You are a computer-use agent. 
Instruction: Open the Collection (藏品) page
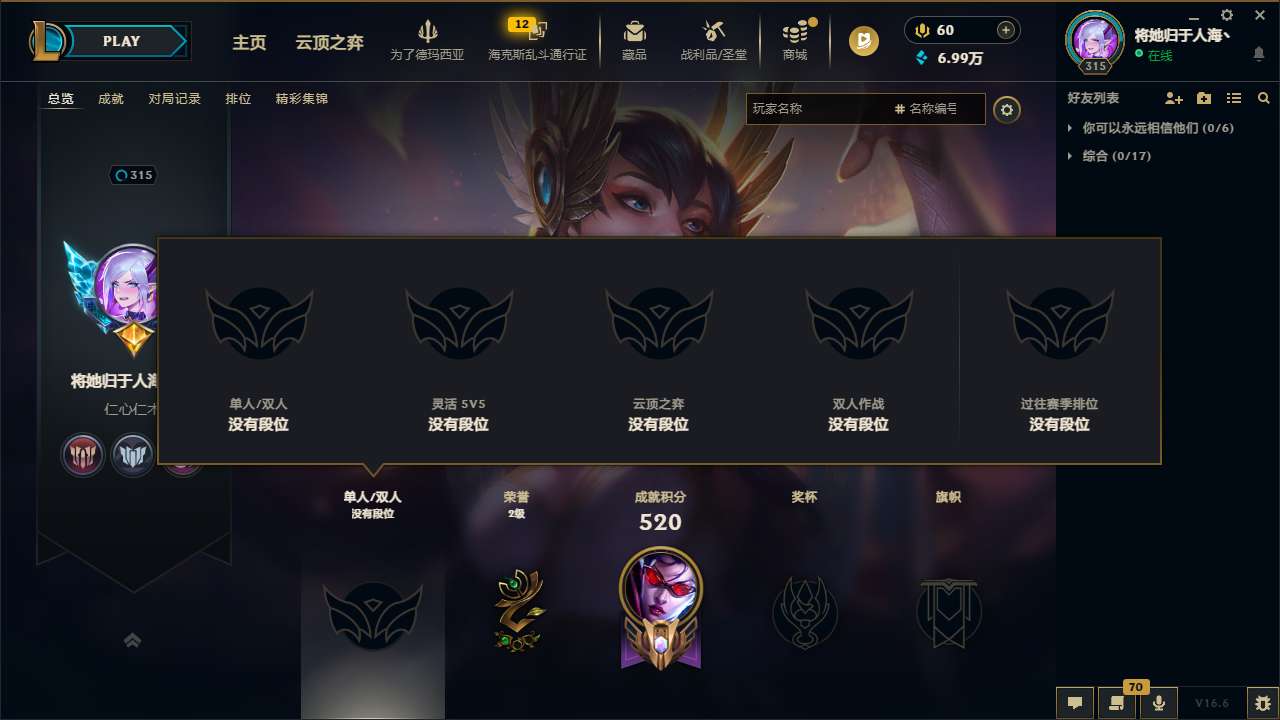[x=633, y=40]
